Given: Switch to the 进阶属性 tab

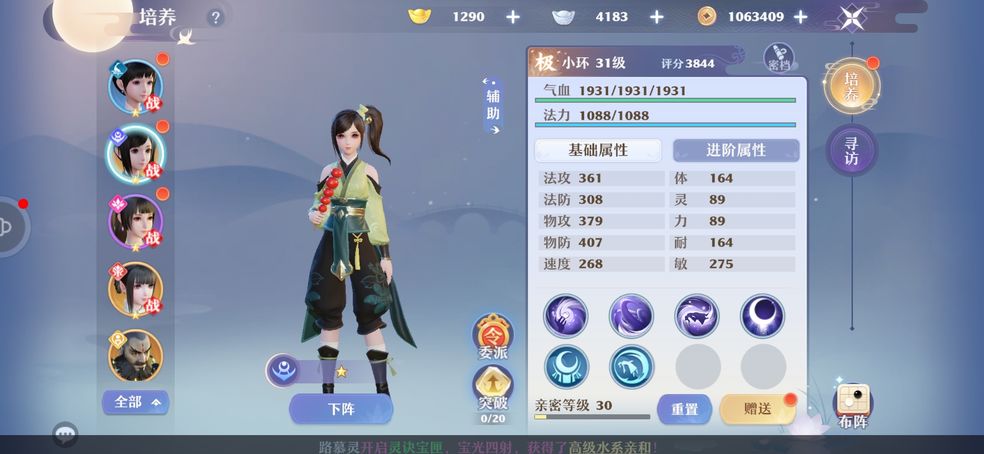Looking at the screenshot, I should click(736, 150).
